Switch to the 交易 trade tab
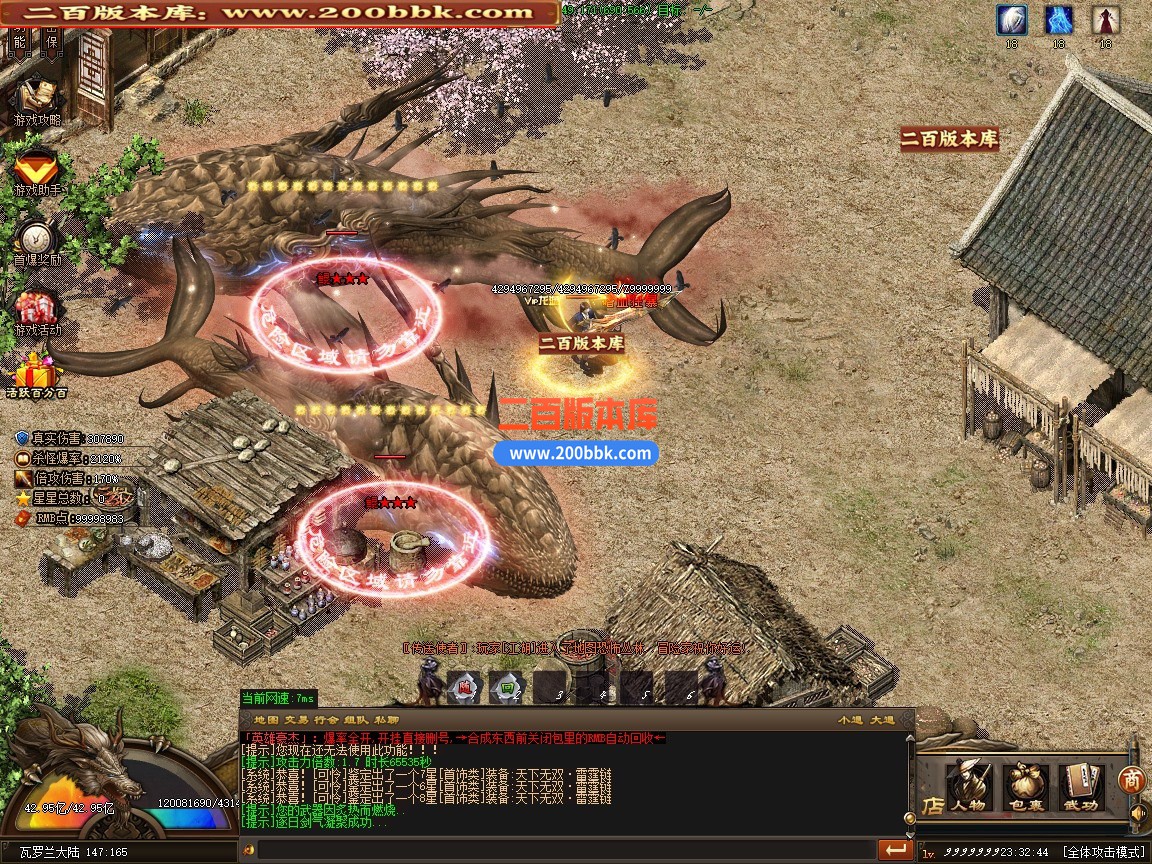Screen dimensions: 1152x864 point(296,719)
